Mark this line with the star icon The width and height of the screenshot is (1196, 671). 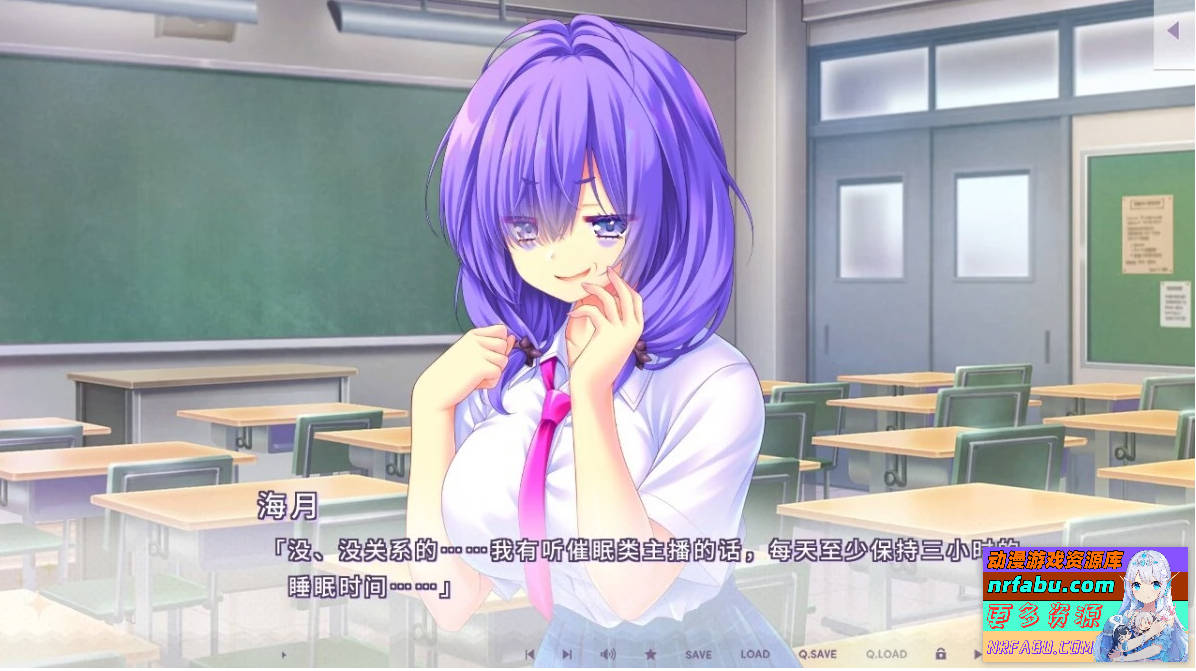pyautogui.click(x=650, y=654)
